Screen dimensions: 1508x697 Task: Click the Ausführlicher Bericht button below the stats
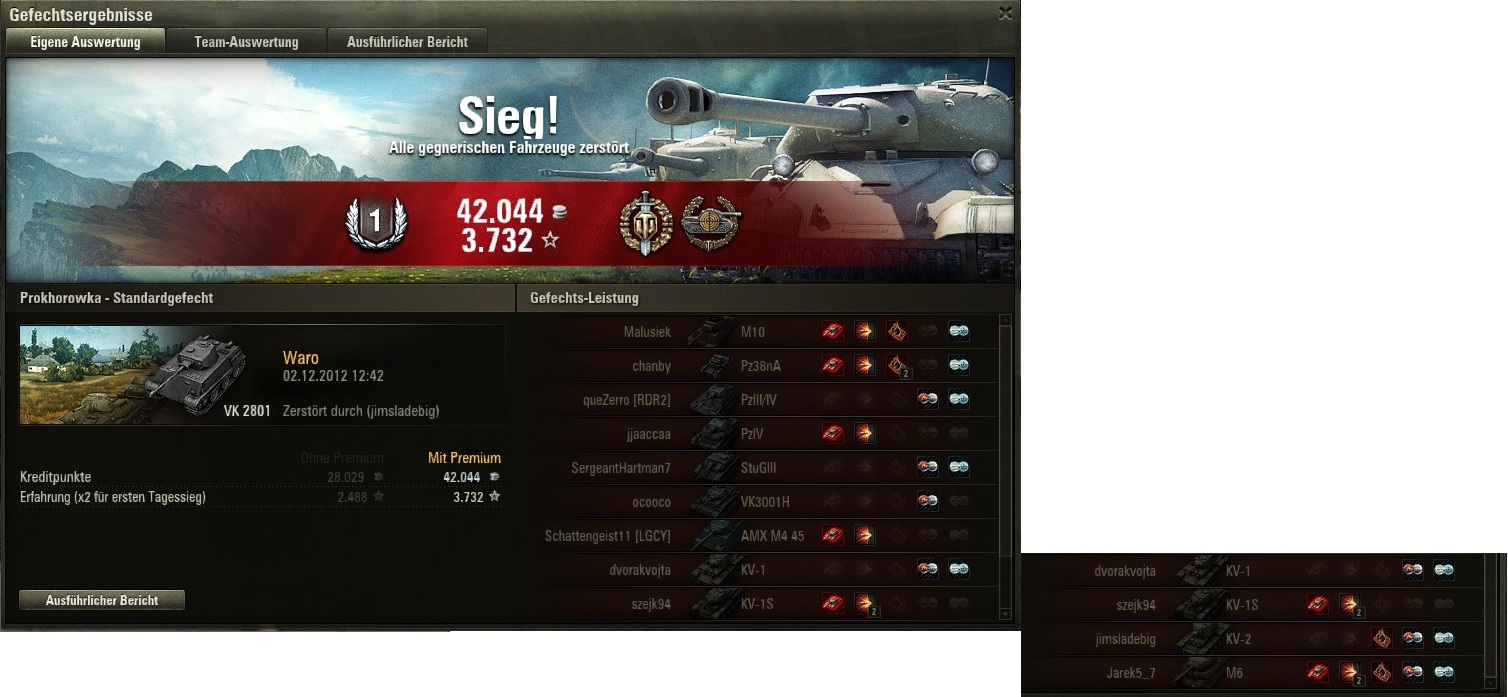click(102, 600)
